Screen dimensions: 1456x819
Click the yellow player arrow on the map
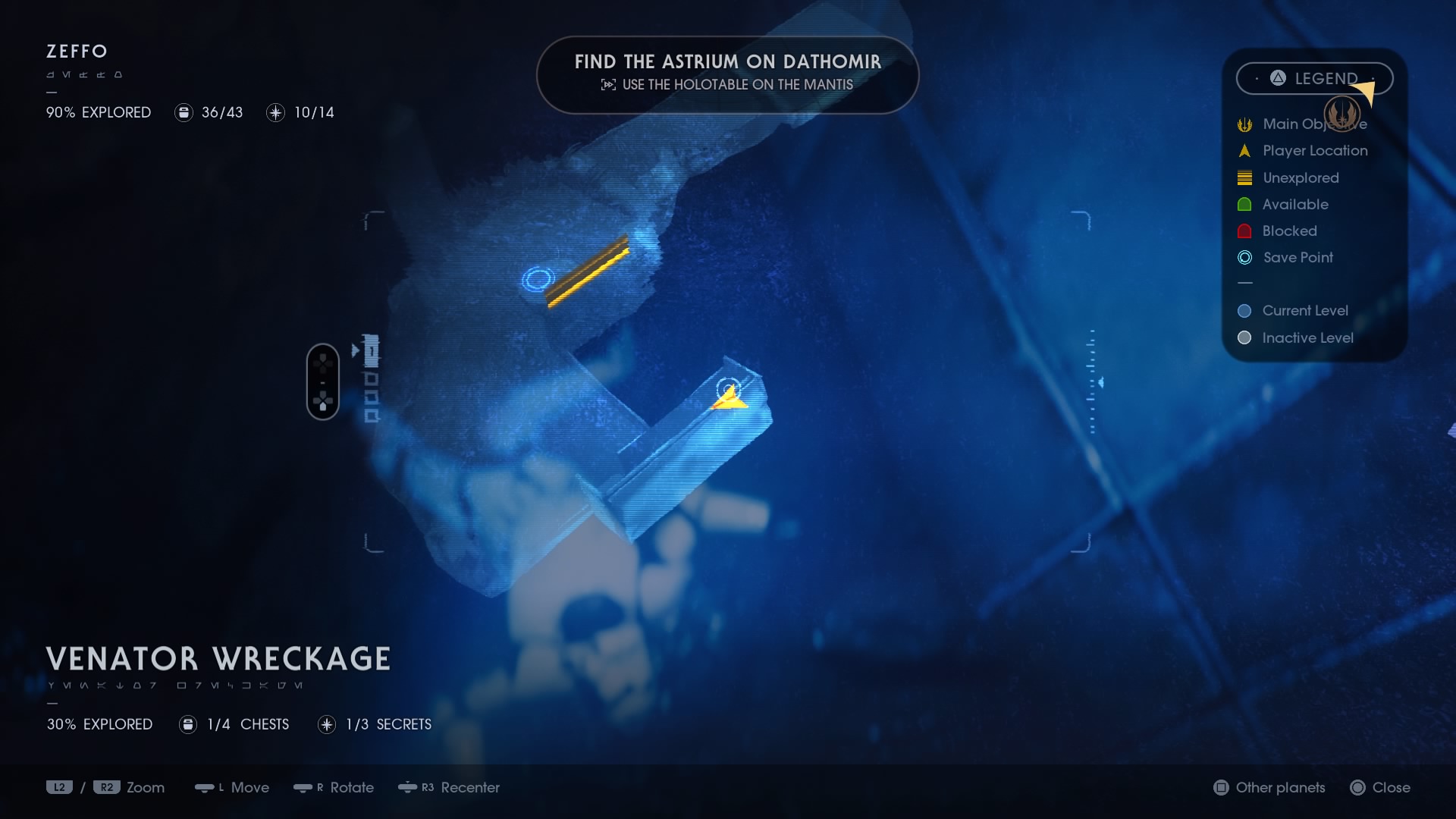click(x=729, y=396)
